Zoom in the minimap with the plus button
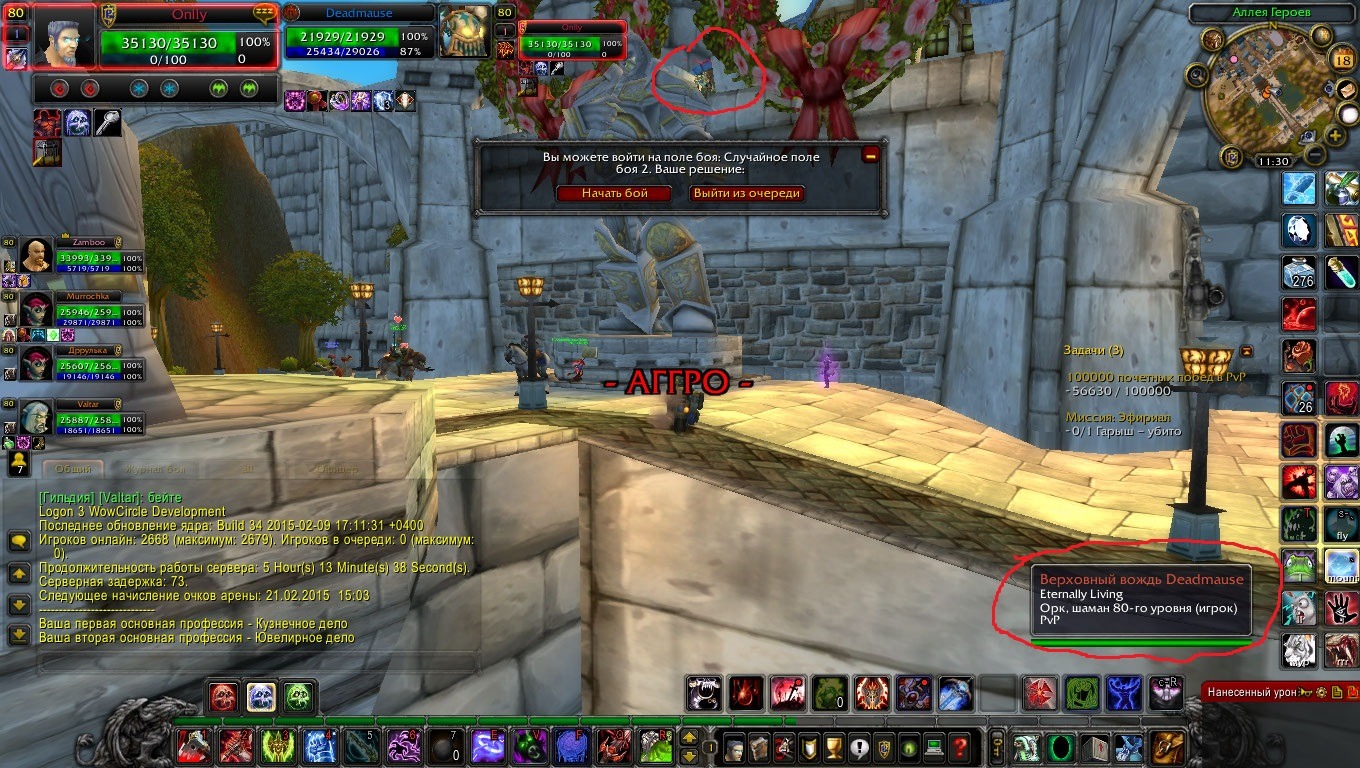Viewport: 1360px width, 768px height. coord(1334,135)
